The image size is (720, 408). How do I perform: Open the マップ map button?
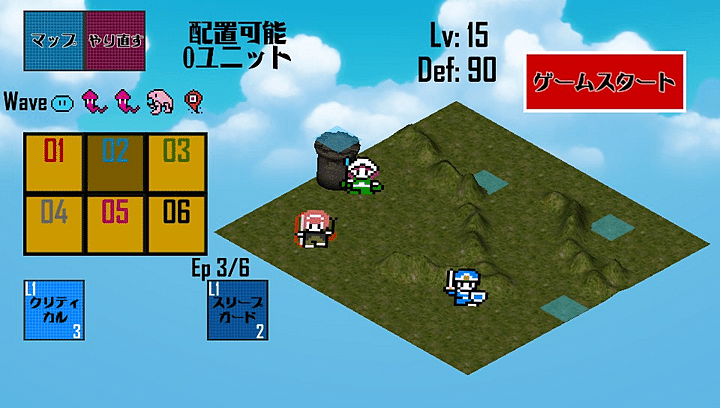coord(55,41)
